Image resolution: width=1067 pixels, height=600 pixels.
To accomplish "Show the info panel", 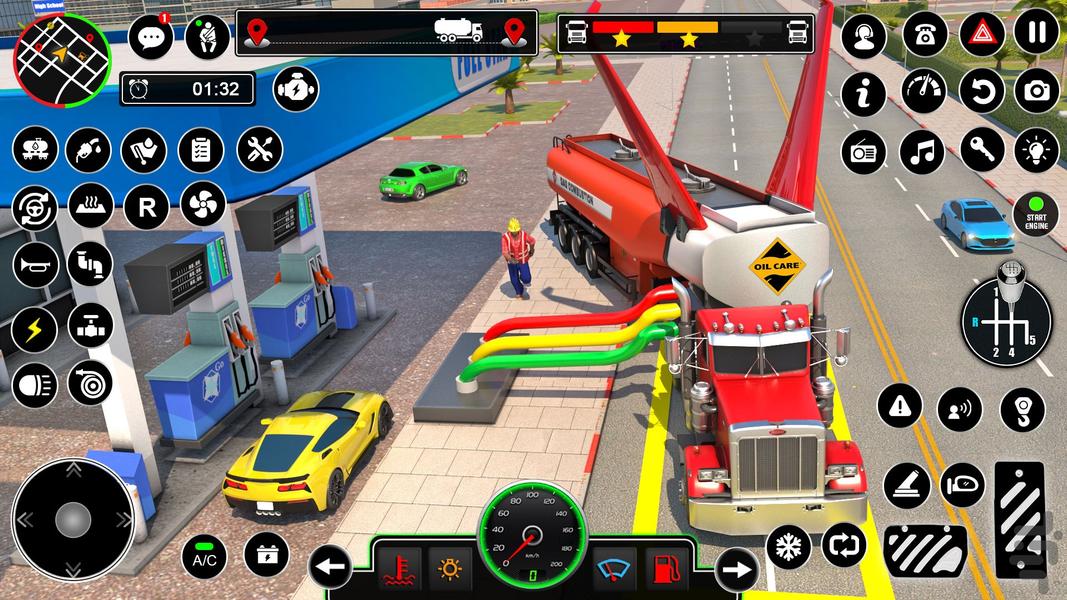I will click(863, 93).
